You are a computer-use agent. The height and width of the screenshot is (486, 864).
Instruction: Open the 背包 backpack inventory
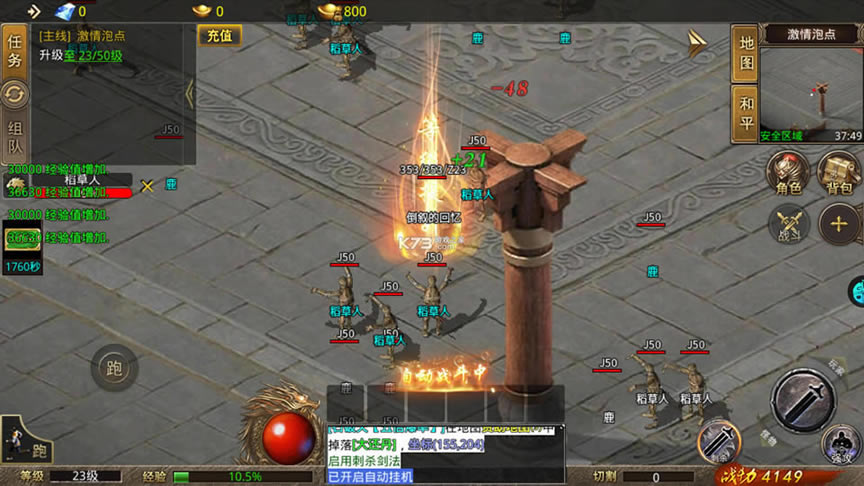pyautogui.click(x=839, y=174)
